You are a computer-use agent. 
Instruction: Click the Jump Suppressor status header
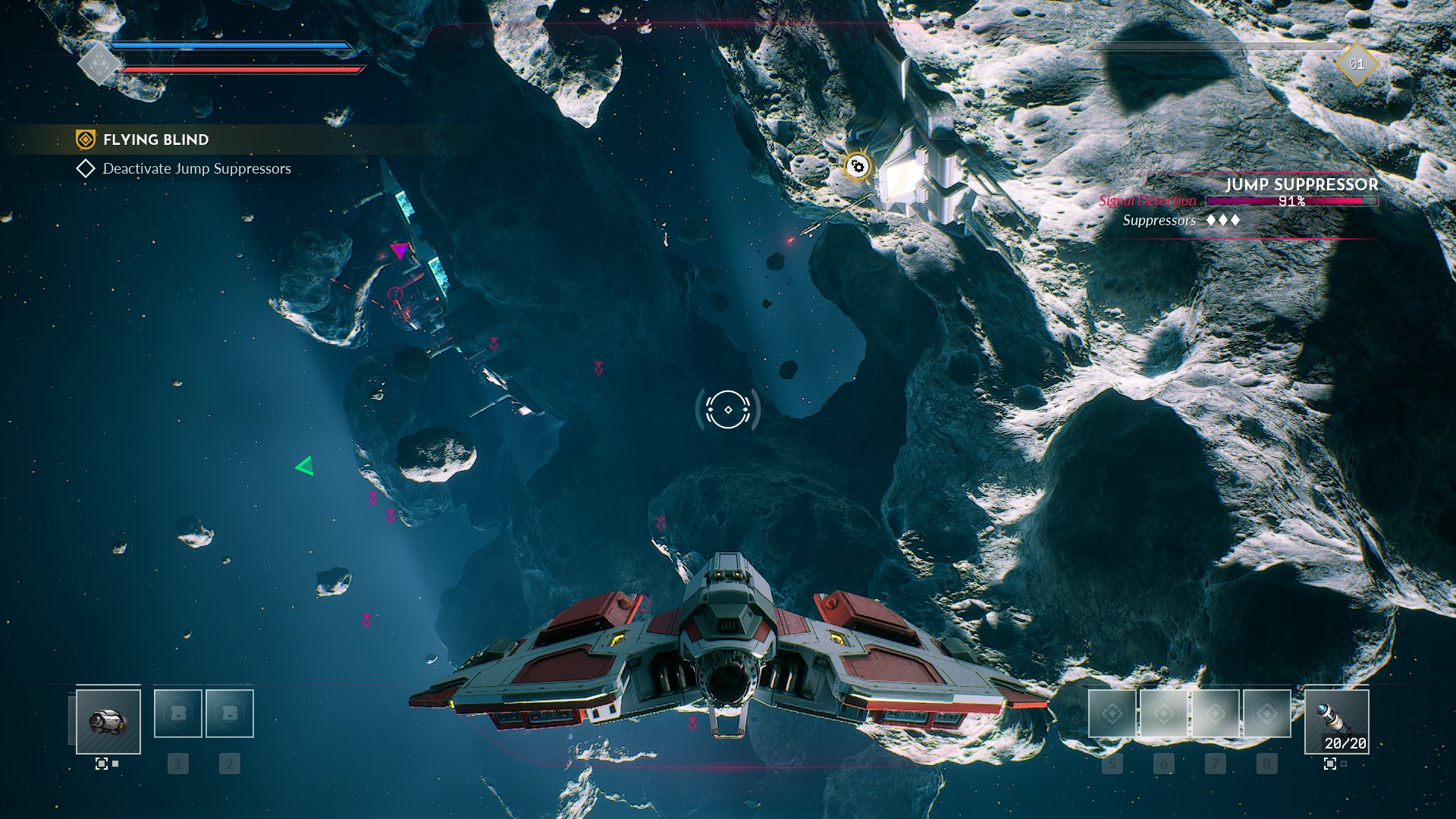click(1301, 184)
